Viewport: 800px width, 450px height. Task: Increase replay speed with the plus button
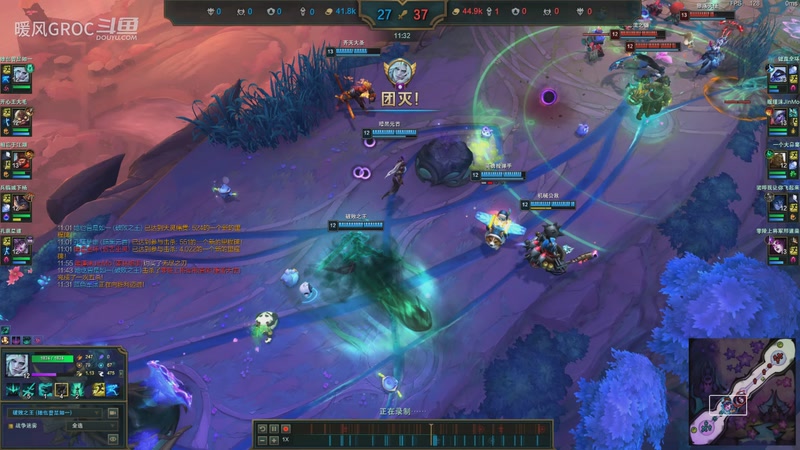[x=273, y=440]
